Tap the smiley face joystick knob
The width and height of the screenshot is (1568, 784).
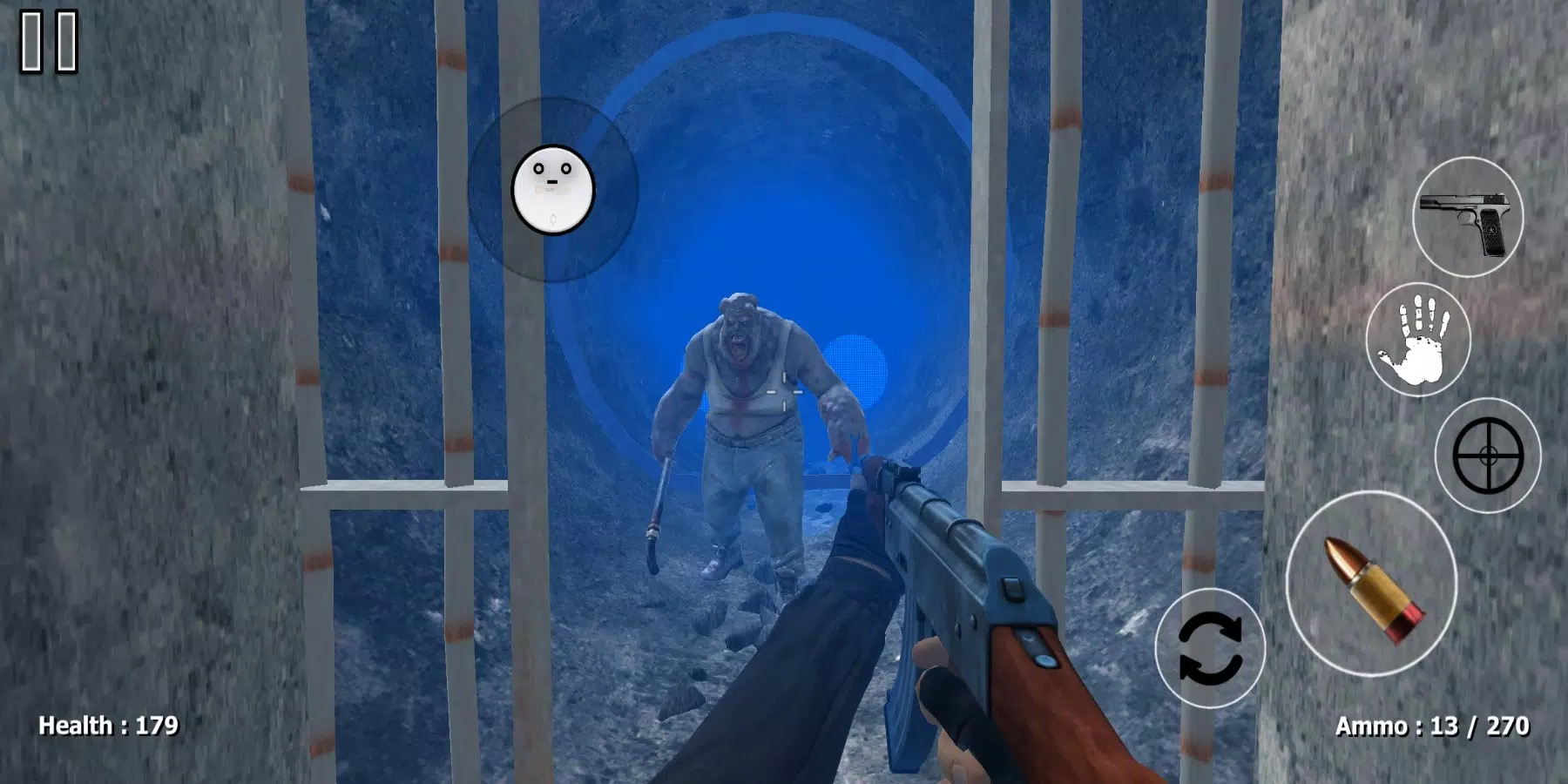tap(552, 185)
